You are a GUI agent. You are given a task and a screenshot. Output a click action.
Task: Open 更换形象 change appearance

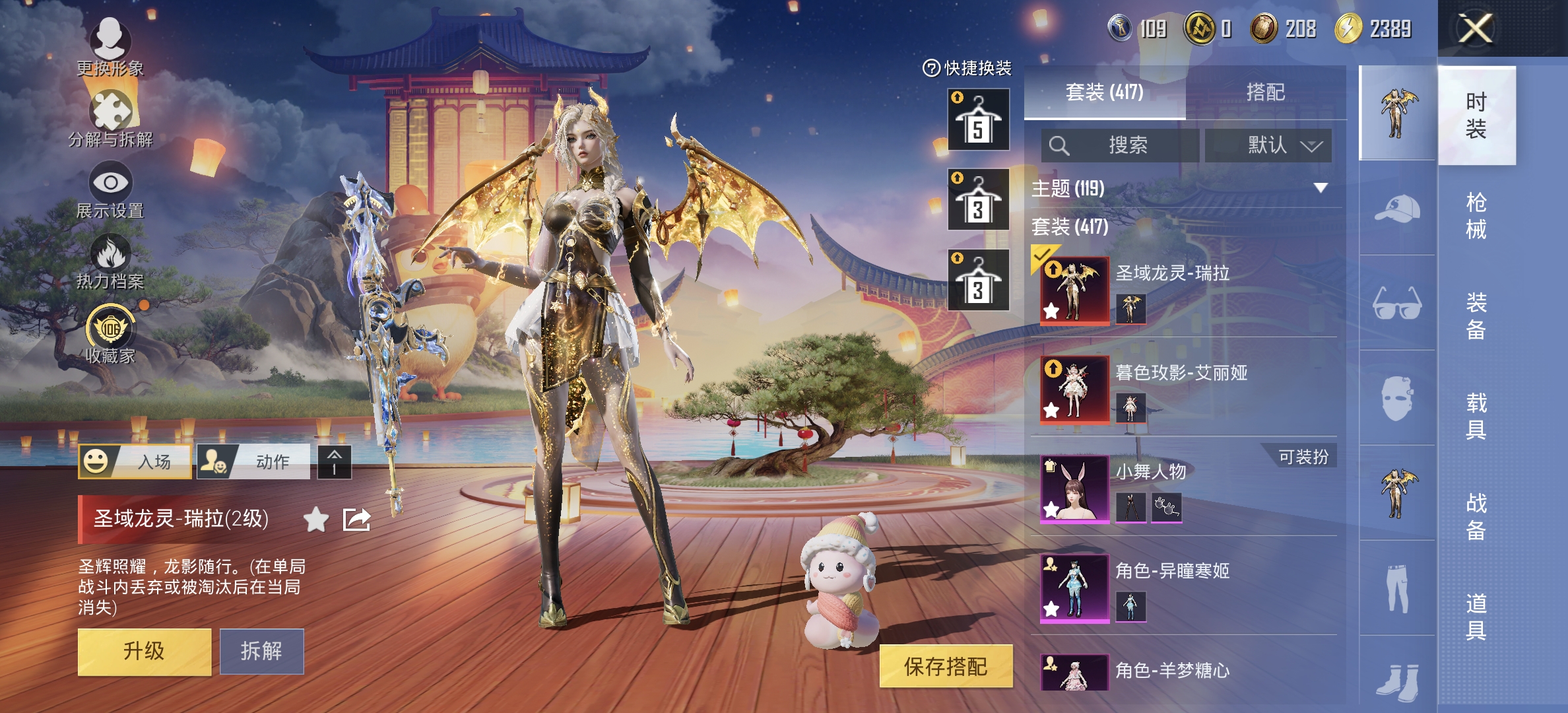coord(110,46)
